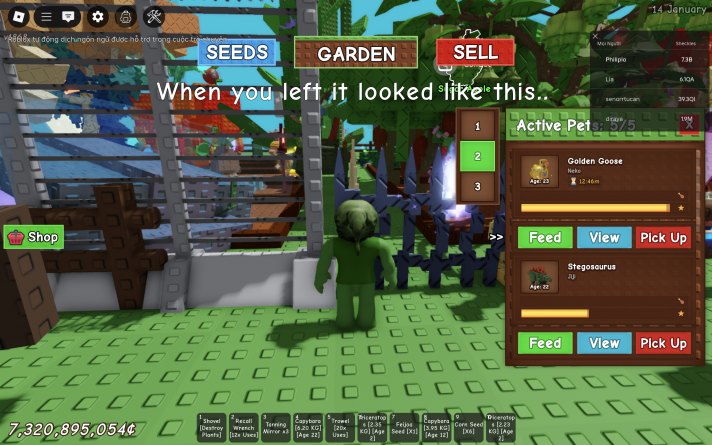Feed the Golden Goose pet
The height and width of the screenshot is (445, 712).
coord(545,237)
